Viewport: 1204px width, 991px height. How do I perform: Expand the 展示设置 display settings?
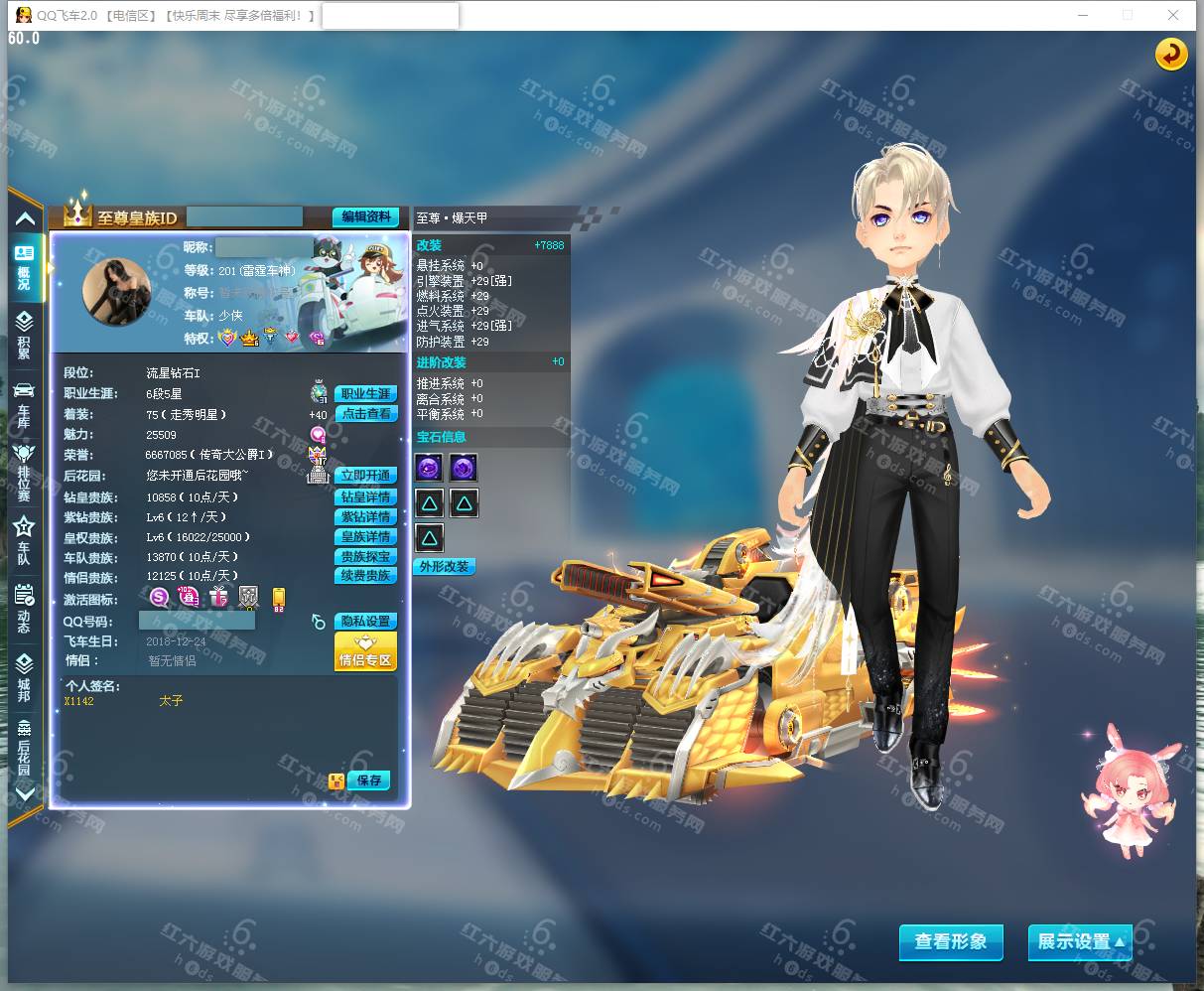point(1080,942)
